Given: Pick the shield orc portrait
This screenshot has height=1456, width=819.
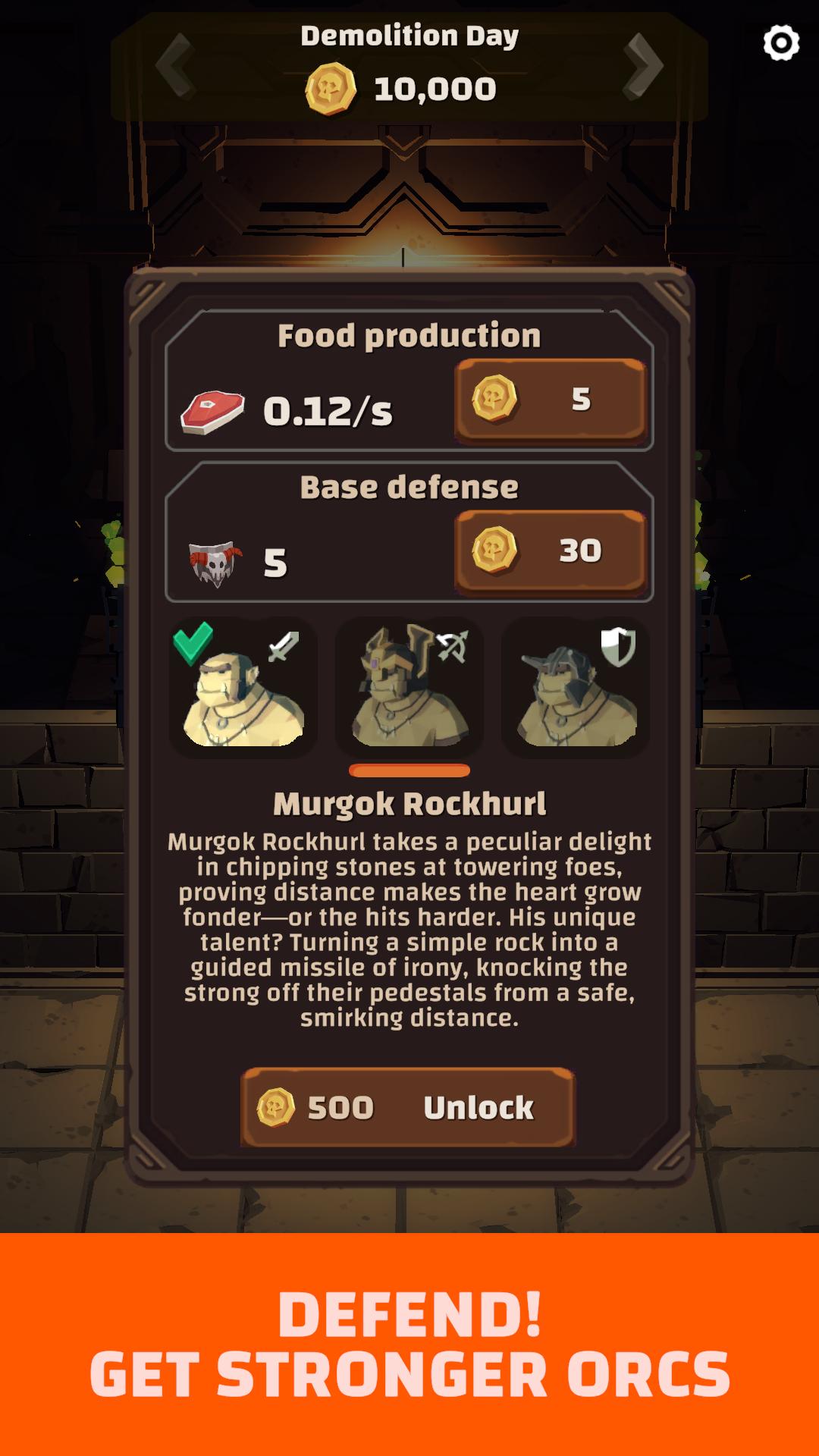Looking at the screenshot, I should pos(576,688).
